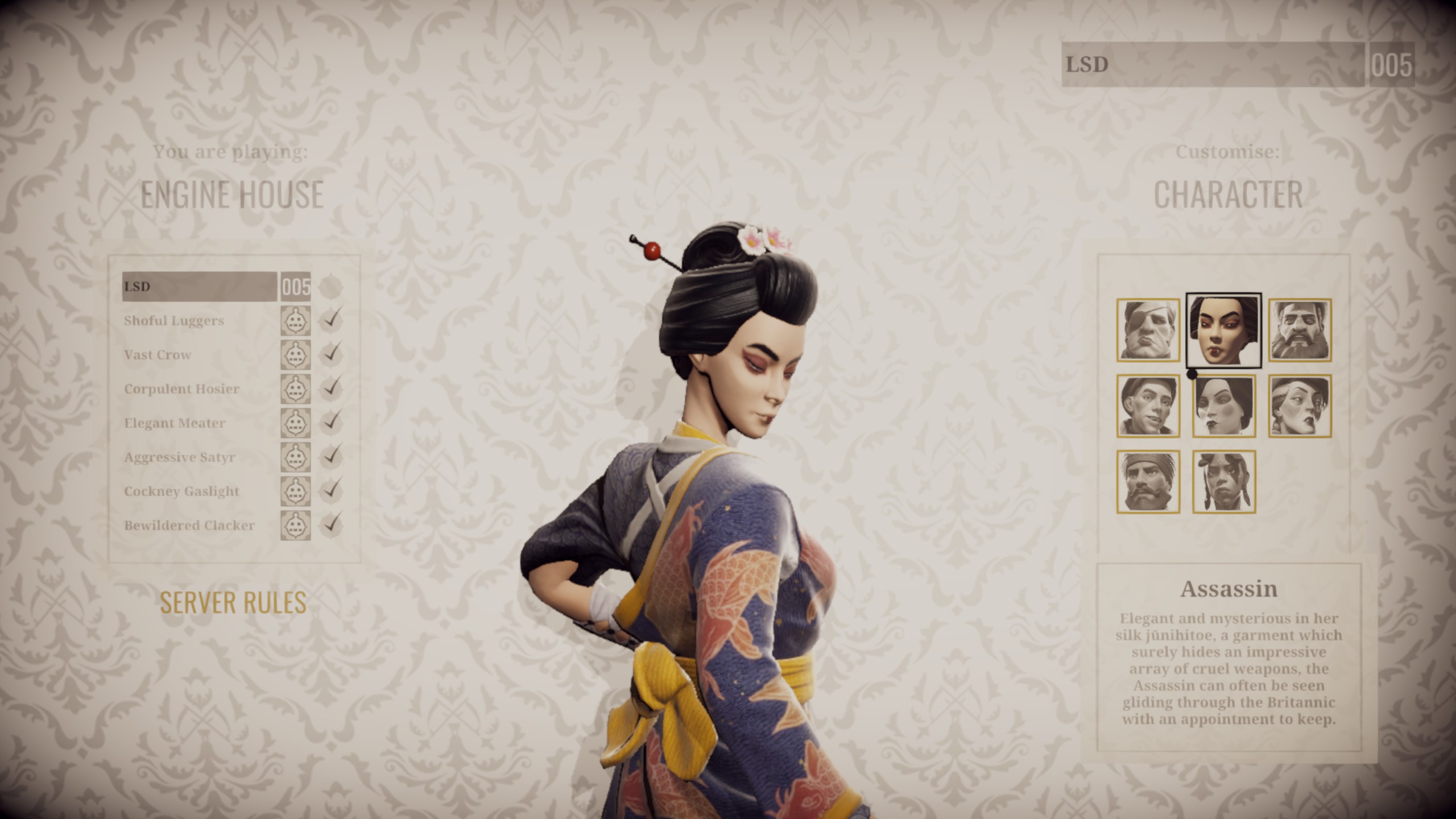The width and height of the screenshot is (1456, 819).
Task: Pick the bandana bearded man portrait
Action: point(1148,482)
